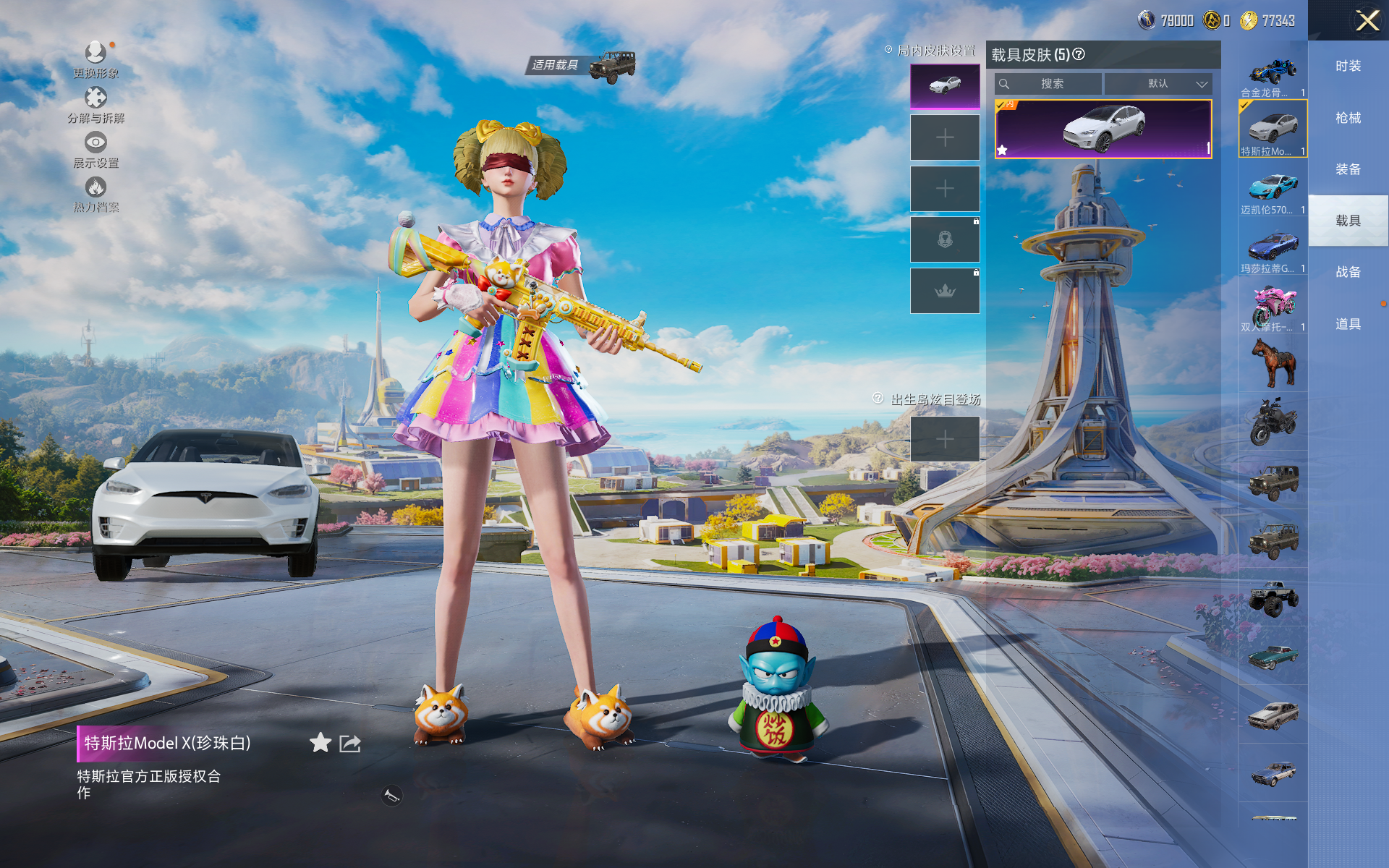Share the Tesla Model X skin
This screenshot has height=868, width=1389.
pos(350,743)
